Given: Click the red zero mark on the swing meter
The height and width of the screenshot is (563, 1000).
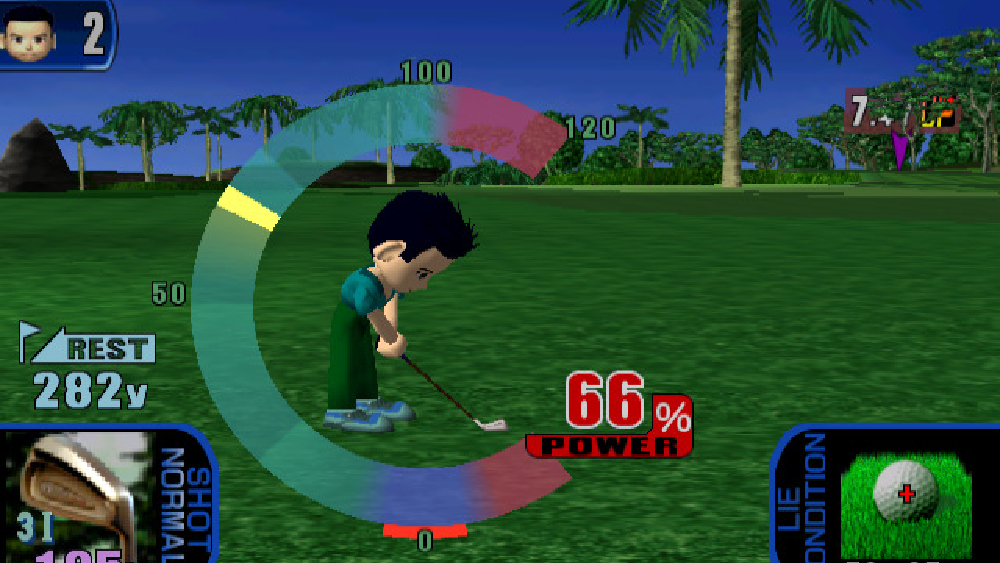Looking at the screenshot, I should point(425,528).
